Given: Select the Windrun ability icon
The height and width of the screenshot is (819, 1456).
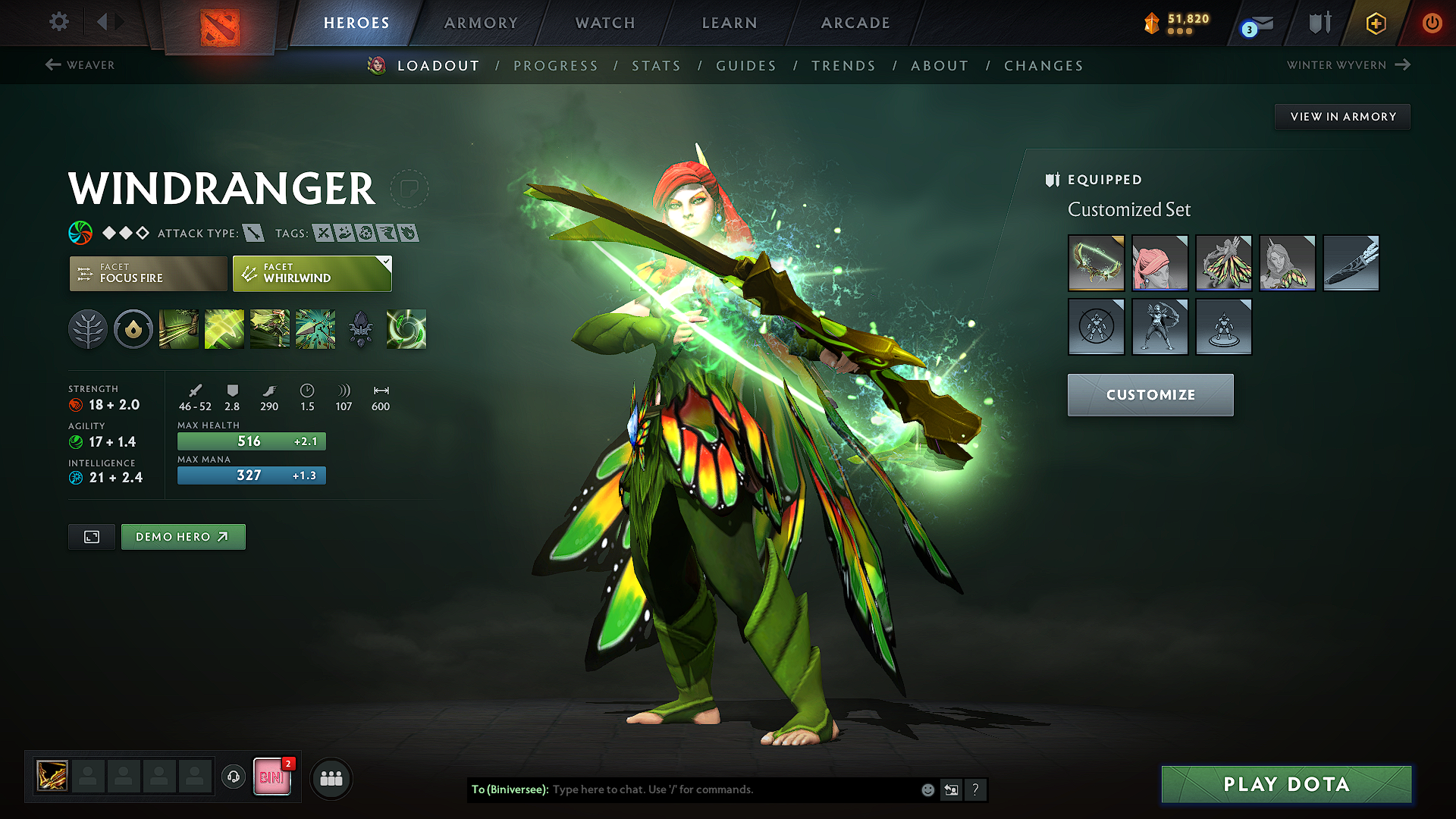Looking at the screenshot, I should point(269,329).
